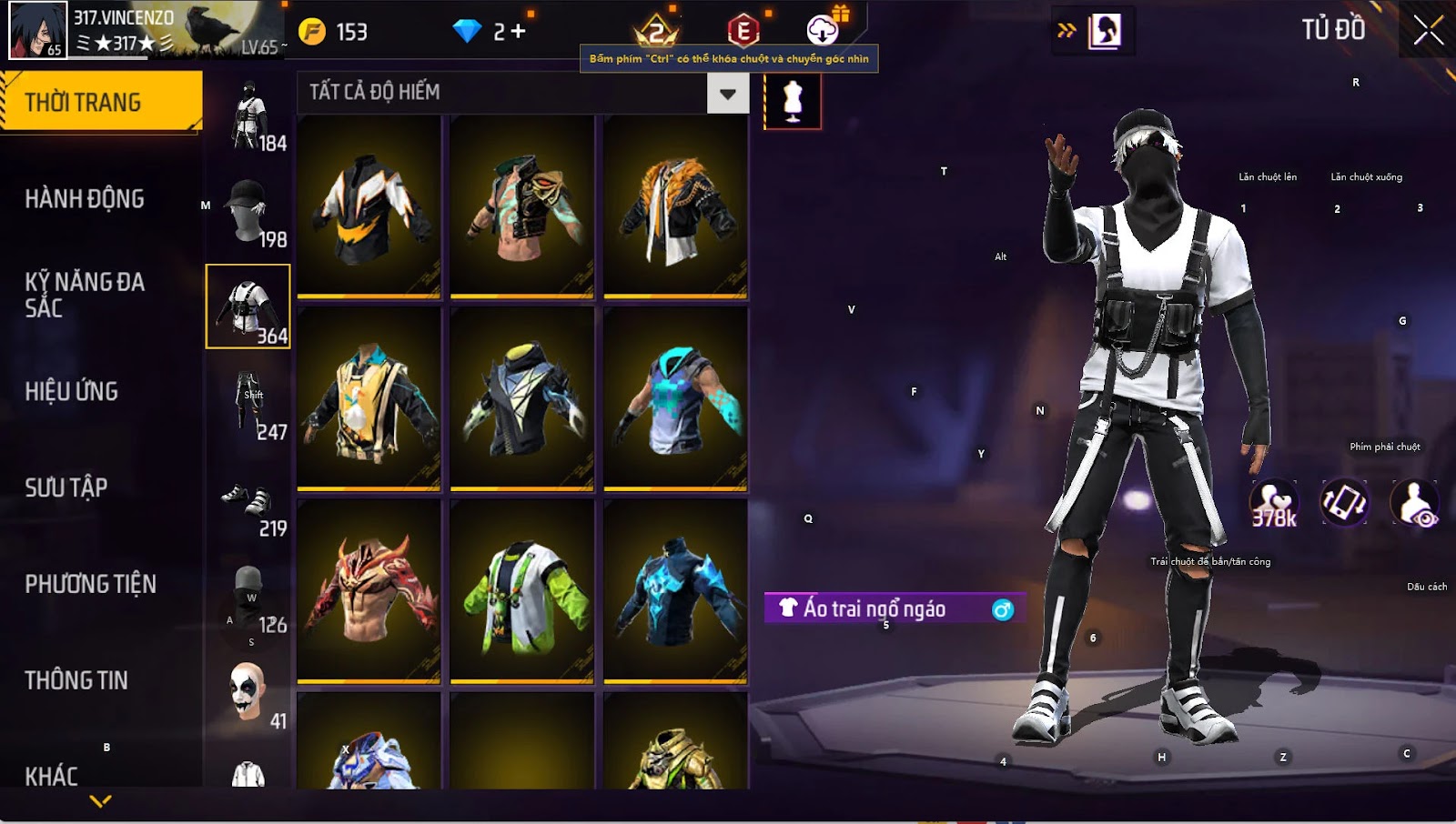Close the TỦ ĐỒ wardrobe screen
This screenshot has width=1456, height=824.
(x=1428, y=30)
